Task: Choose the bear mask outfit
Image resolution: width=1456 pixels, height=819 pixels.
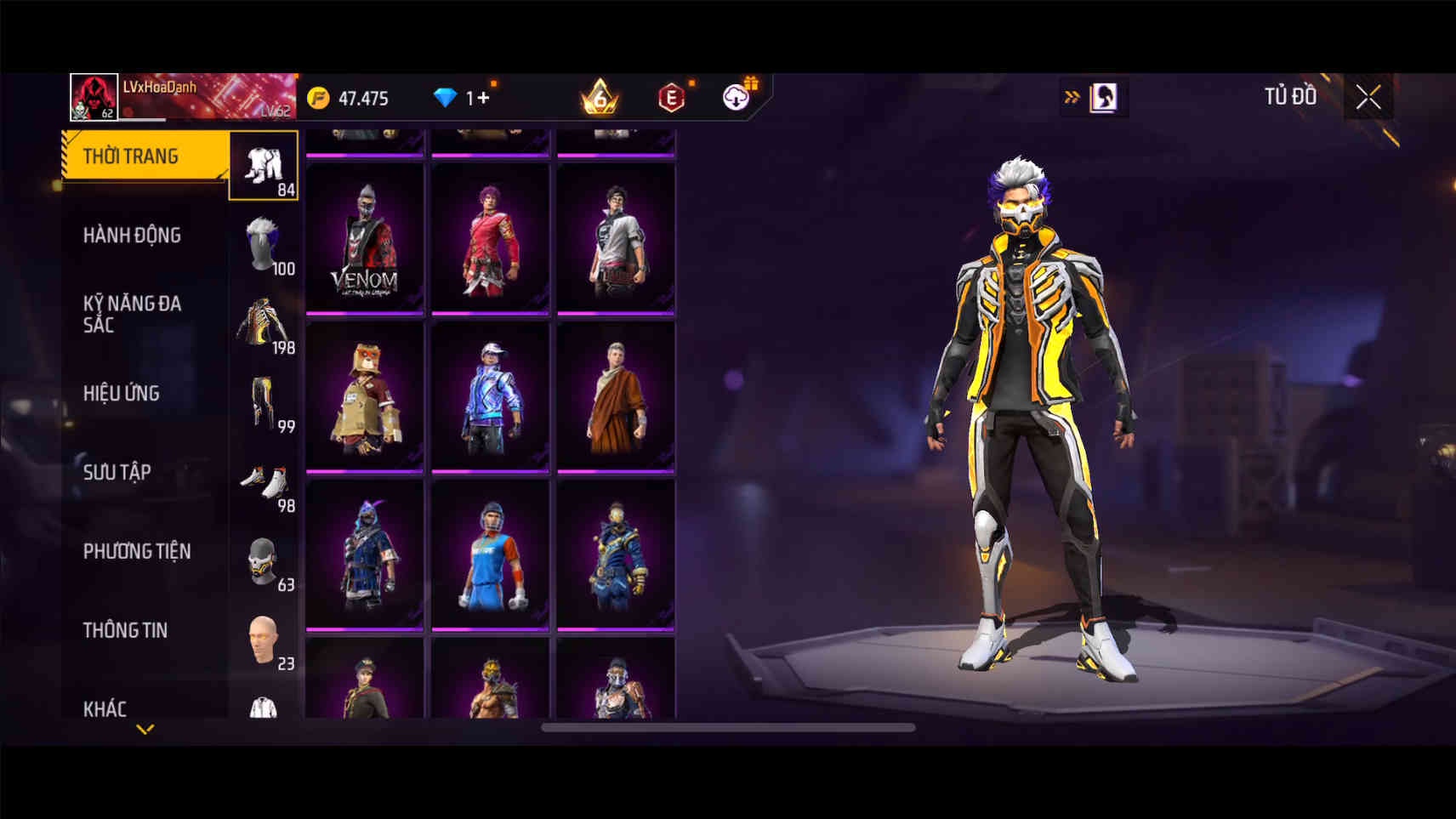Action: coord(364,396)
